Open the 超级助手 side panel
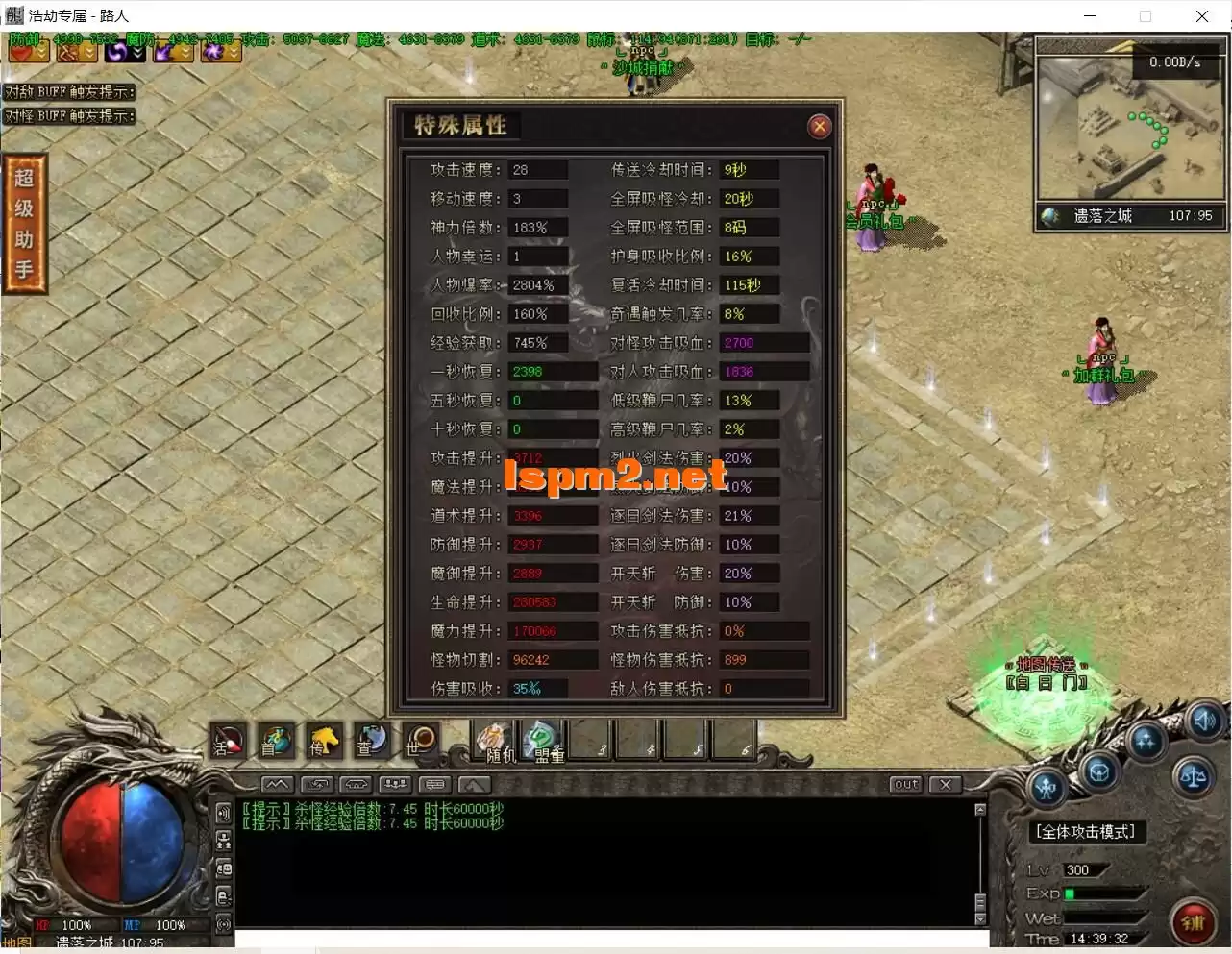1232x954 pixels. [x=24, y=224]
